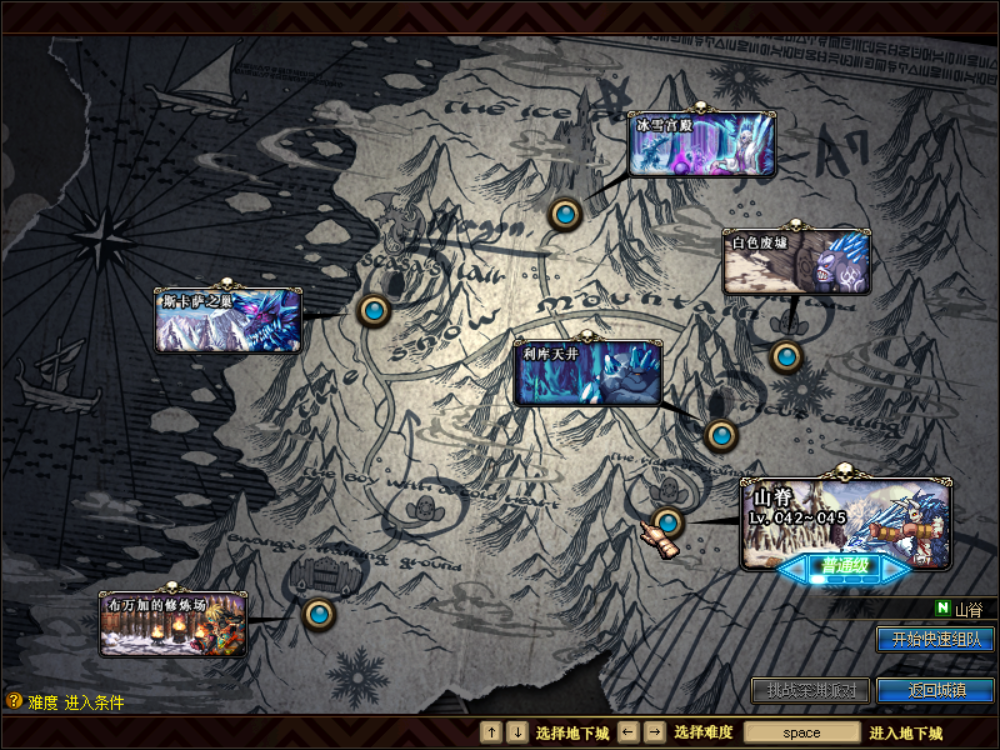Select the blue map node linked to 斯卡萨之巢

click(374, 310)
